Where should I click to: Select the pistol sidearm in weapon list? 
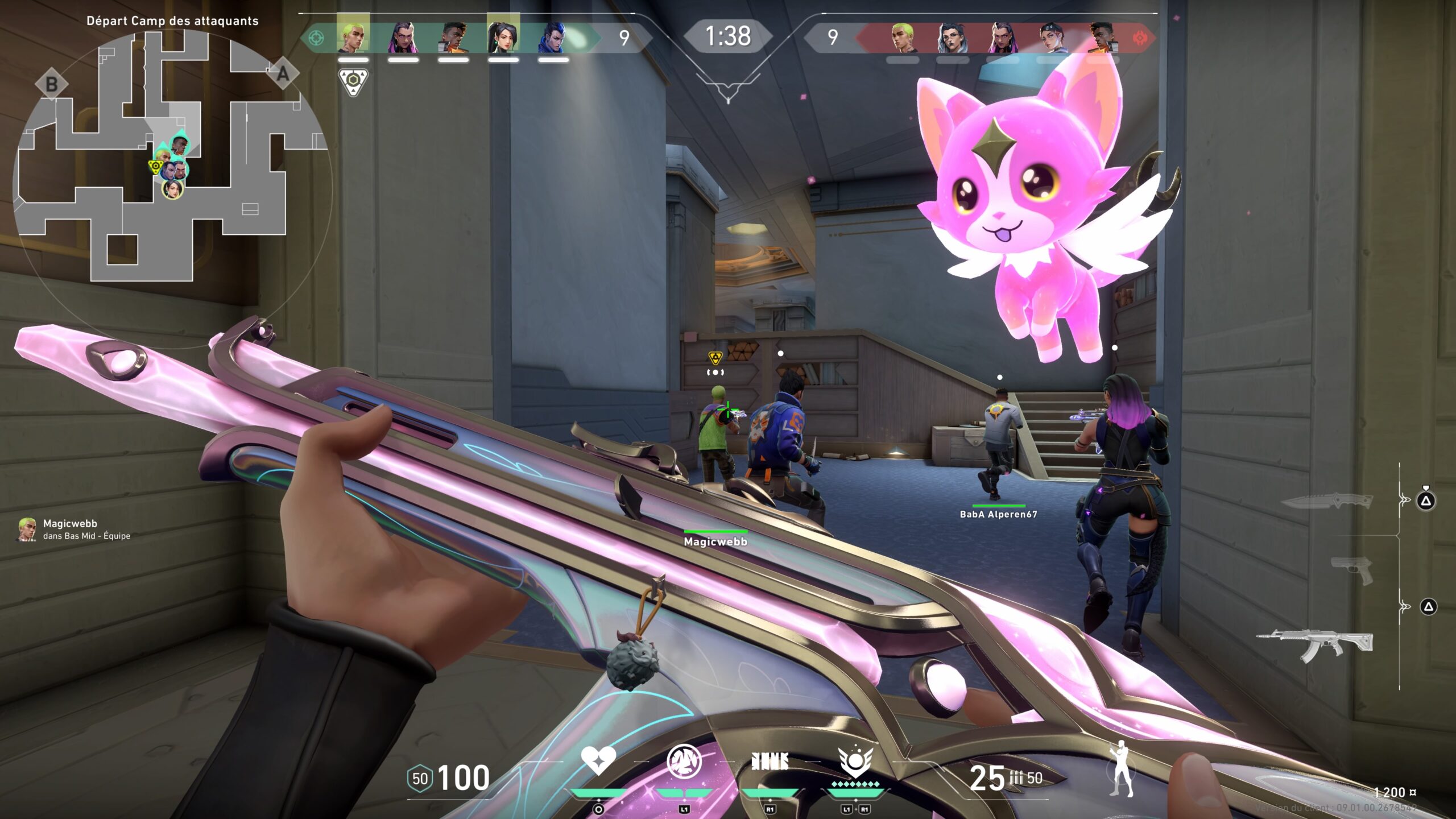(x=1352, y=570)
